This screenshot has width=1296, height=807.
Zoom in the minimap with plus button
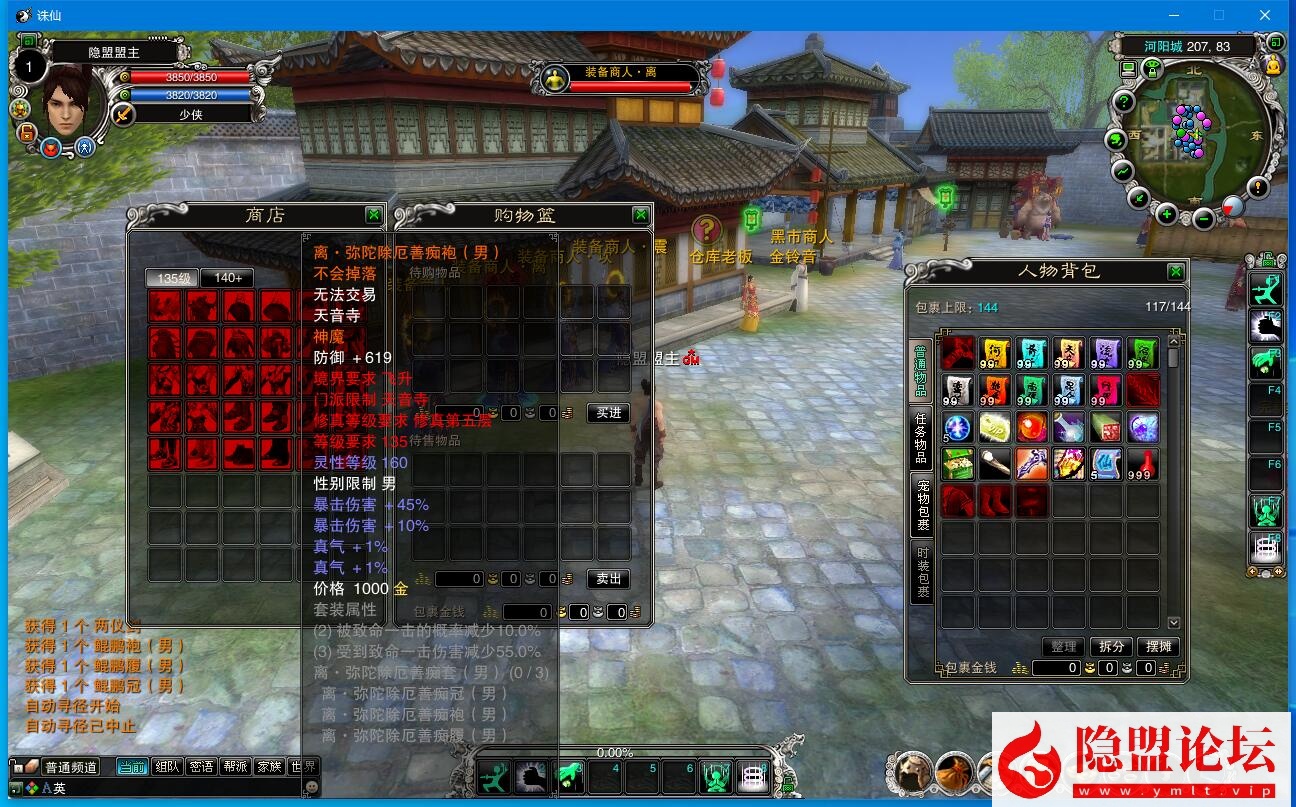click(x=1166, y=213)
